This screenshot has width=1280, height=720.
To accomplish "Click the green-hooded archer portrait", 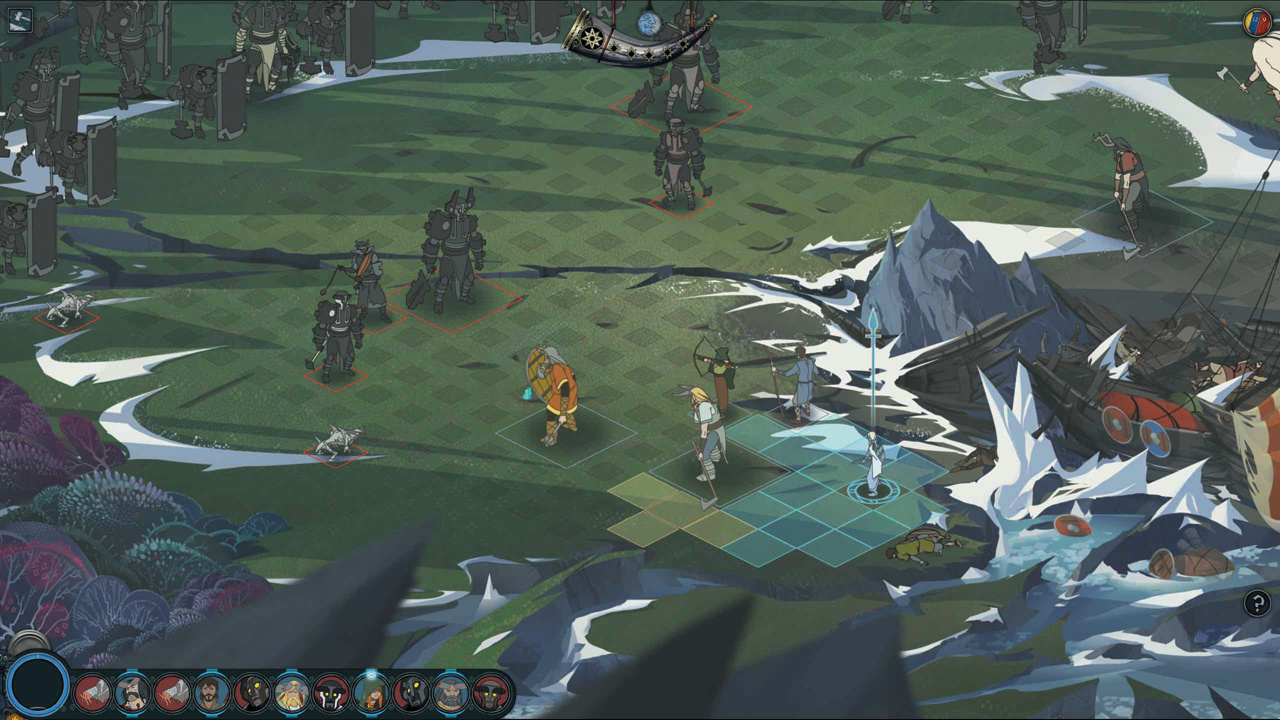I will click(371, 692).
